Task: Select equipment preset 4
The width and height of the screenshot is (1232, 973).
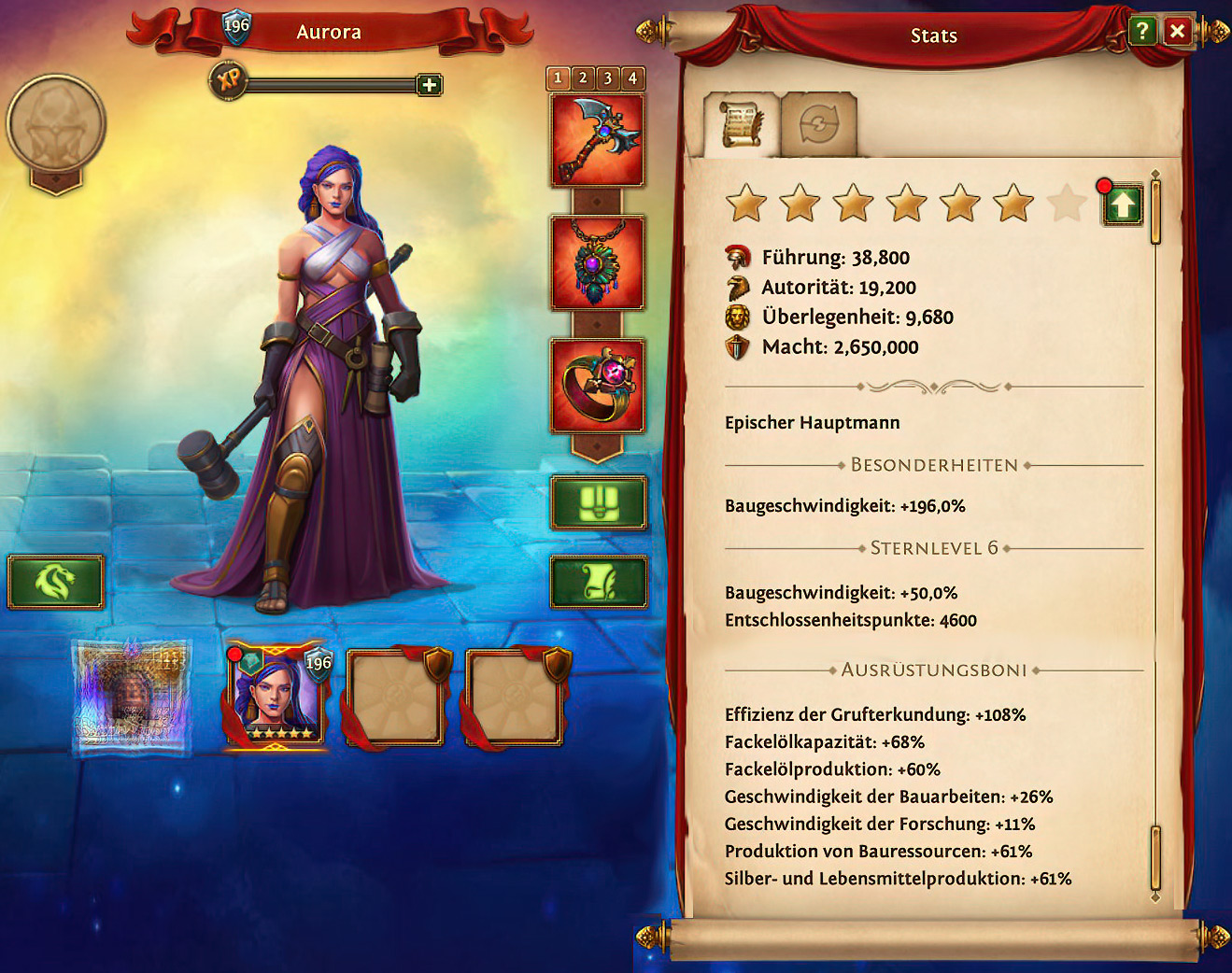Action: [x=632, y=78]
